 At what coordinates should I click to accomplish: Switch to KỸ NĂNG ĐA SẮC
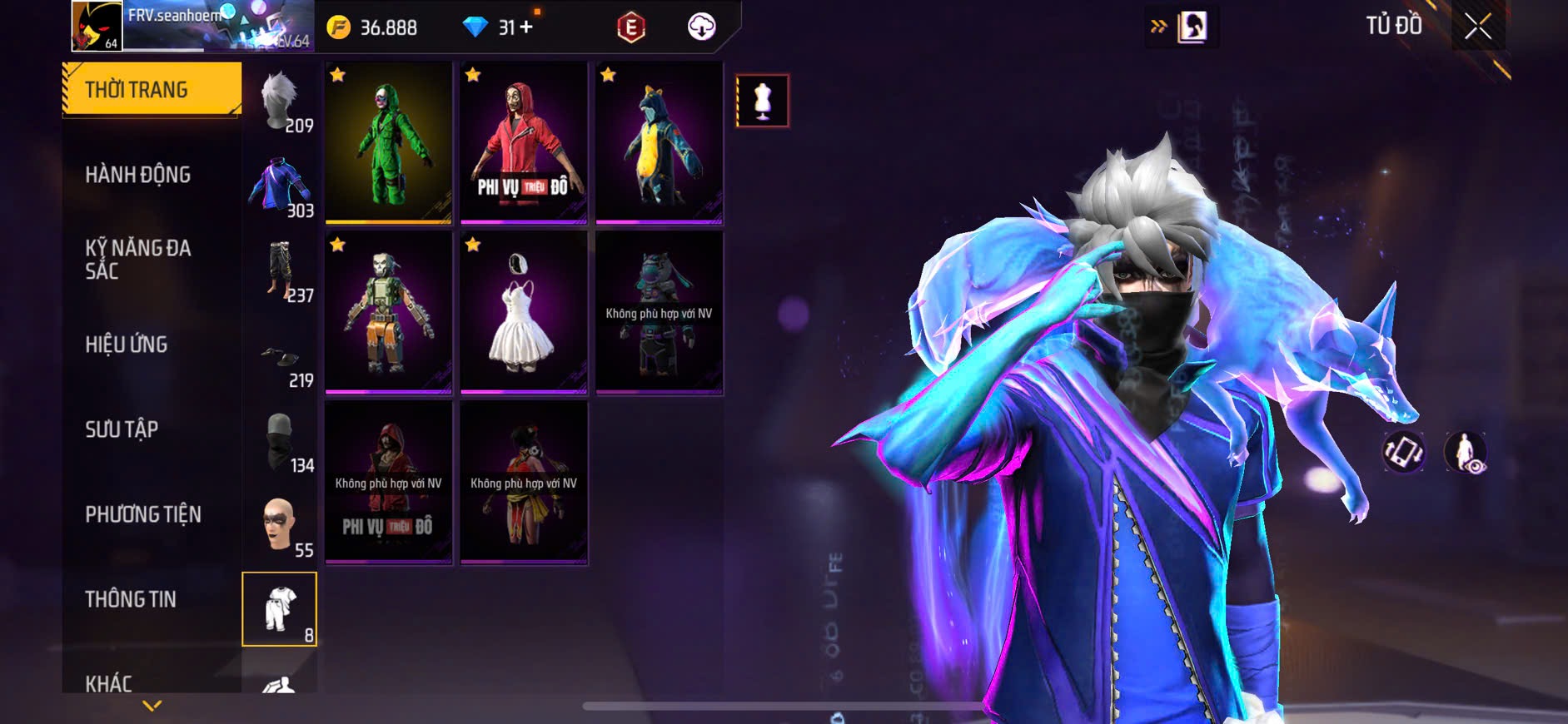[x=138, y=260]
